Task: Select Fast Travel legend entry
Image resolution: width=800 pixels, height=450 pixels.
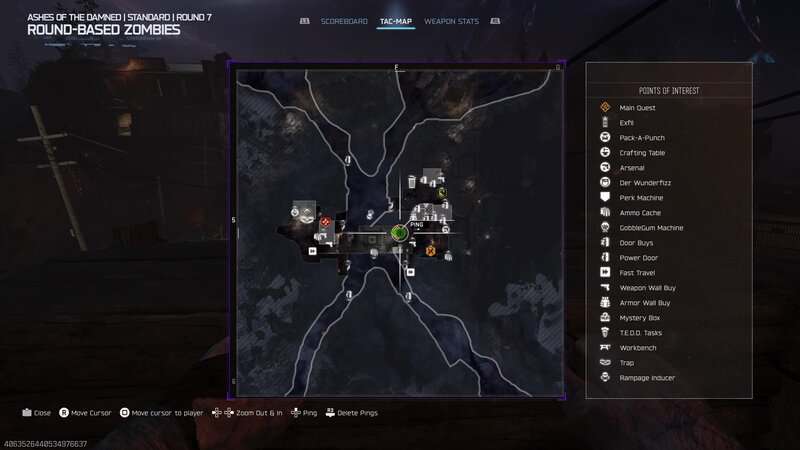Action: pos(636,273)
